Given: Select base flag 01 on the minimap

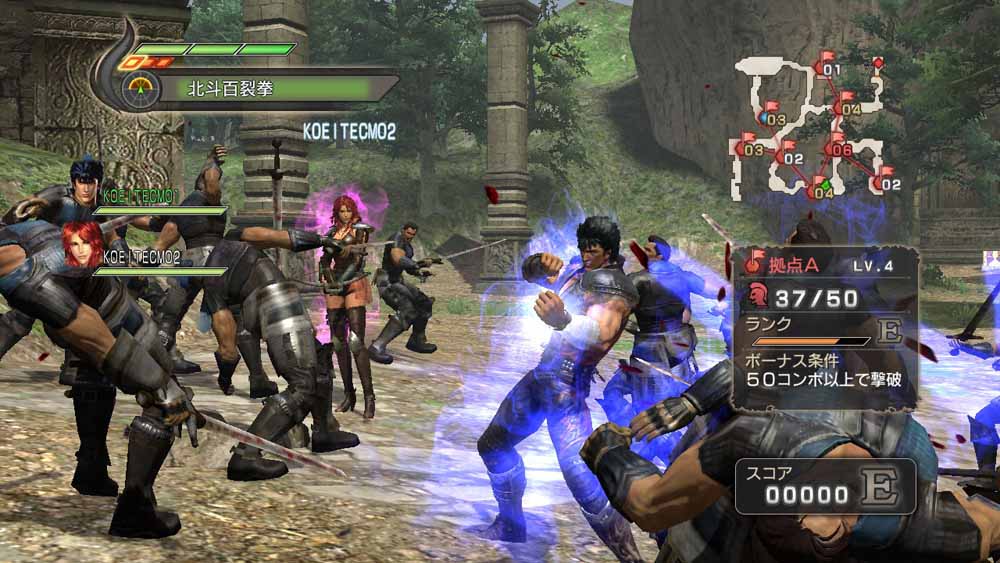Looking at the screenshot, I should (827, 67).
